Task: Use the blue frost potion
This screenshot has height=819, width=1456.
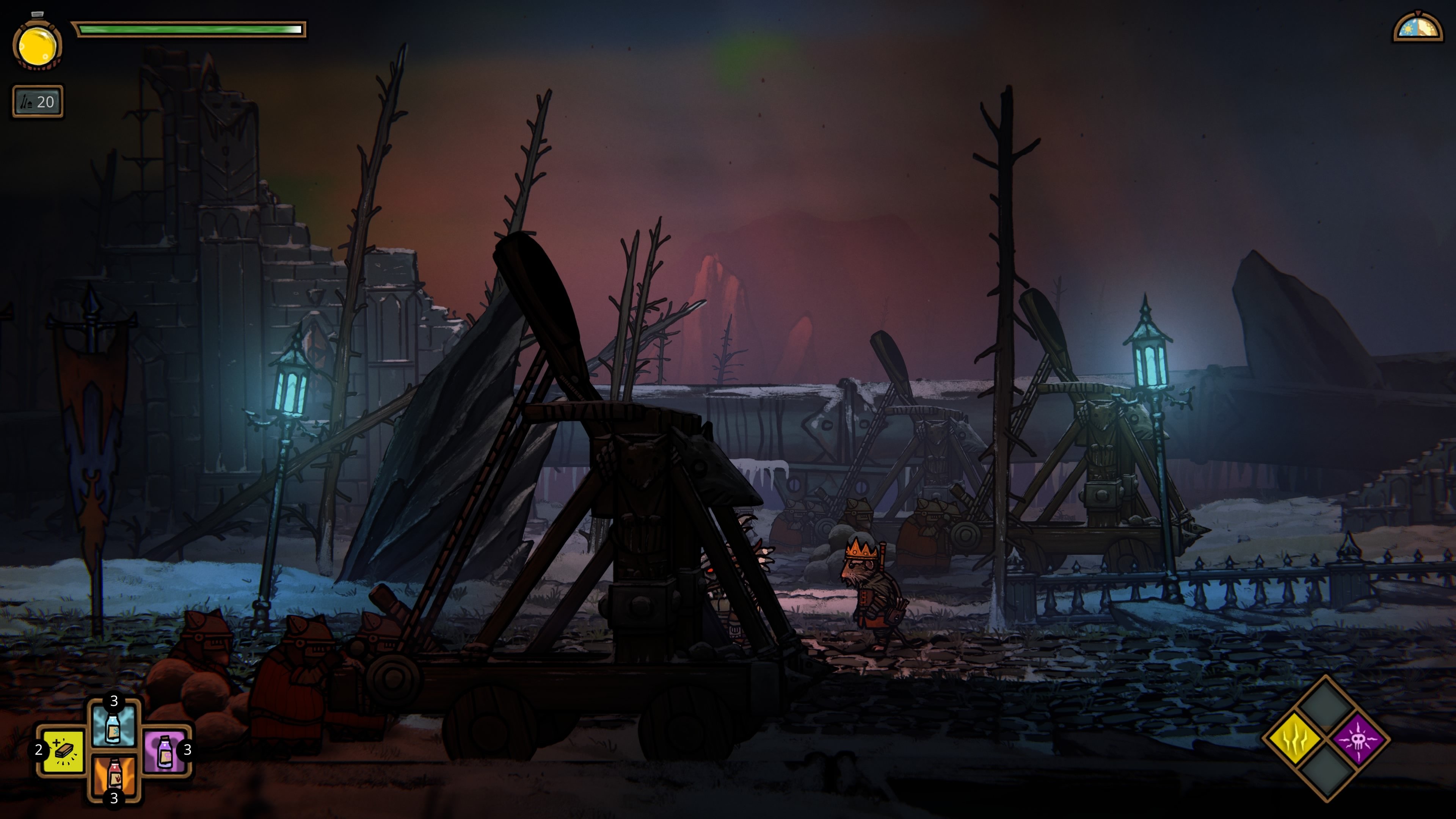Action: click(114, 726)
